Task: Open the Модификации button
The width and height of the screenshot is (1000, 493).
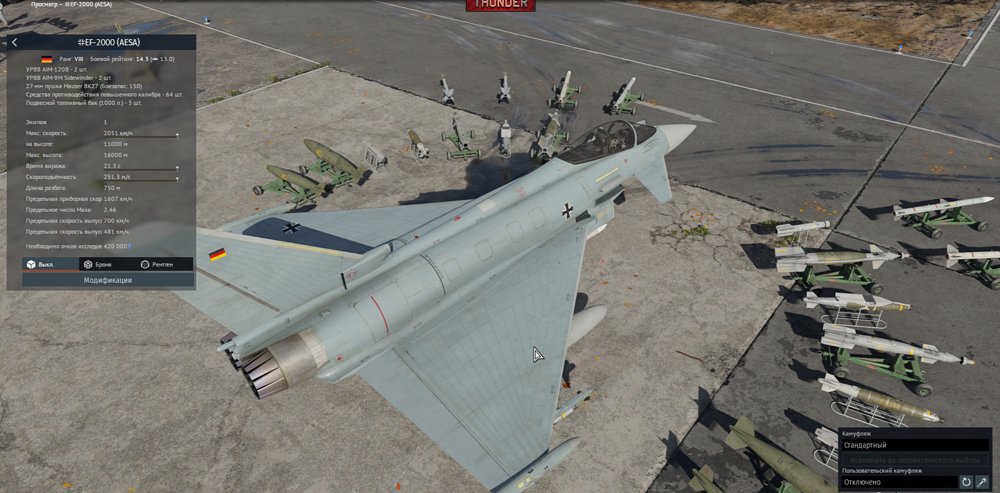Action: [x=108, y=280]
